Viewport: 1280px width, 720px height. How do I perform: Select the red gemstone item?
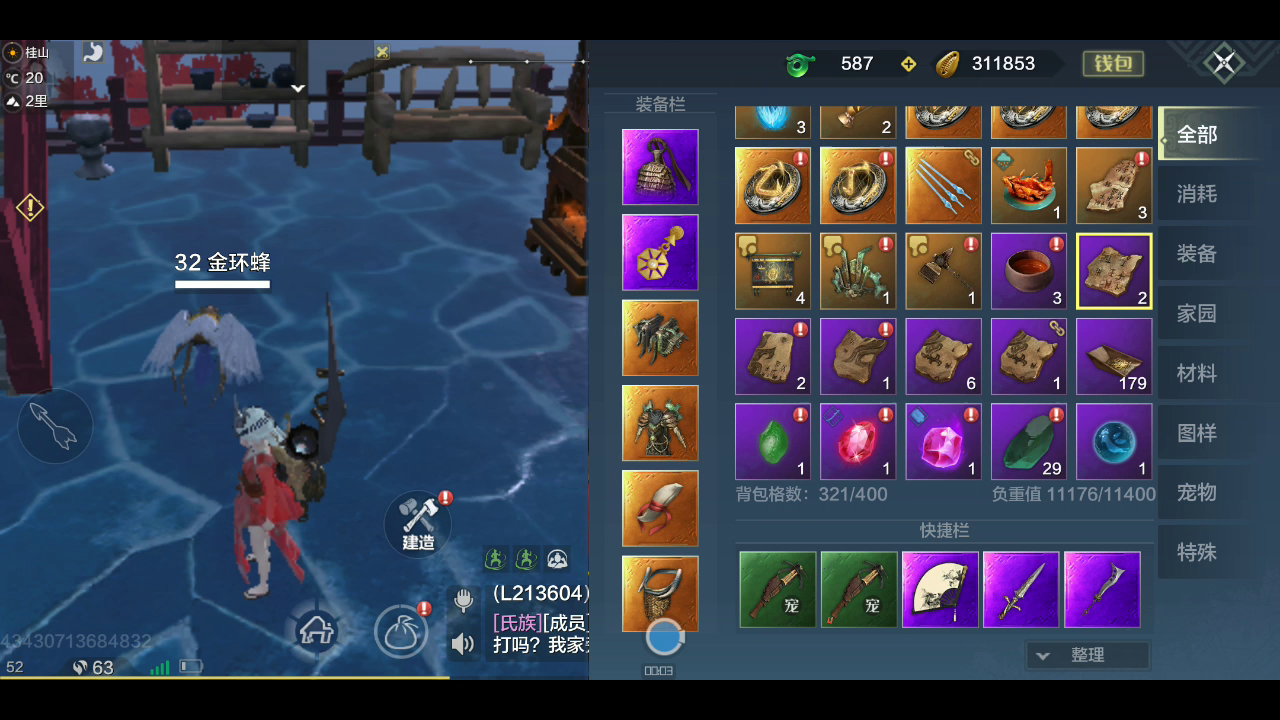tap(858, 442)
